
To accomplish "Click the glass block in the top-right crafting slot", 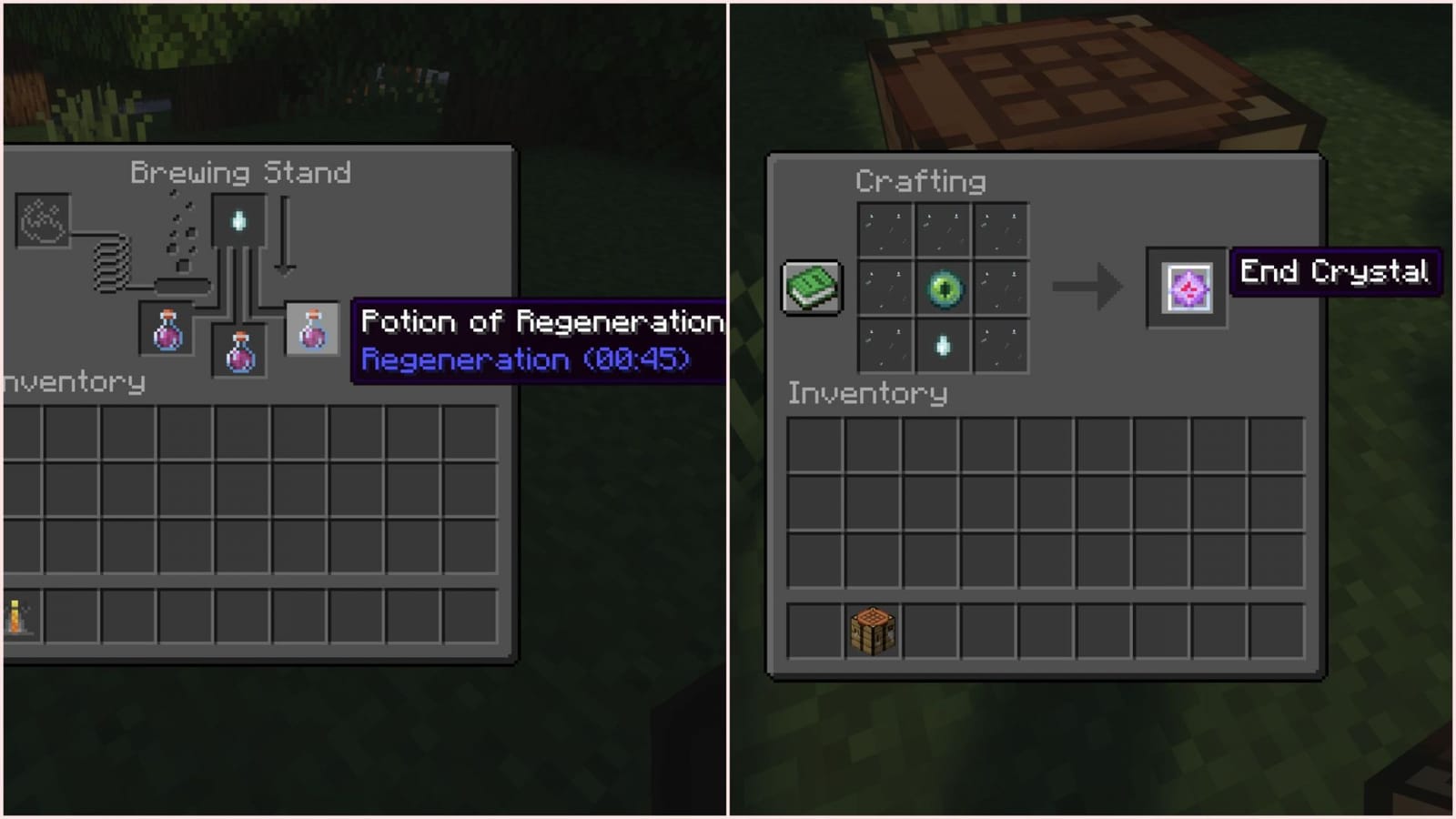I will [x=1000, y=229].
